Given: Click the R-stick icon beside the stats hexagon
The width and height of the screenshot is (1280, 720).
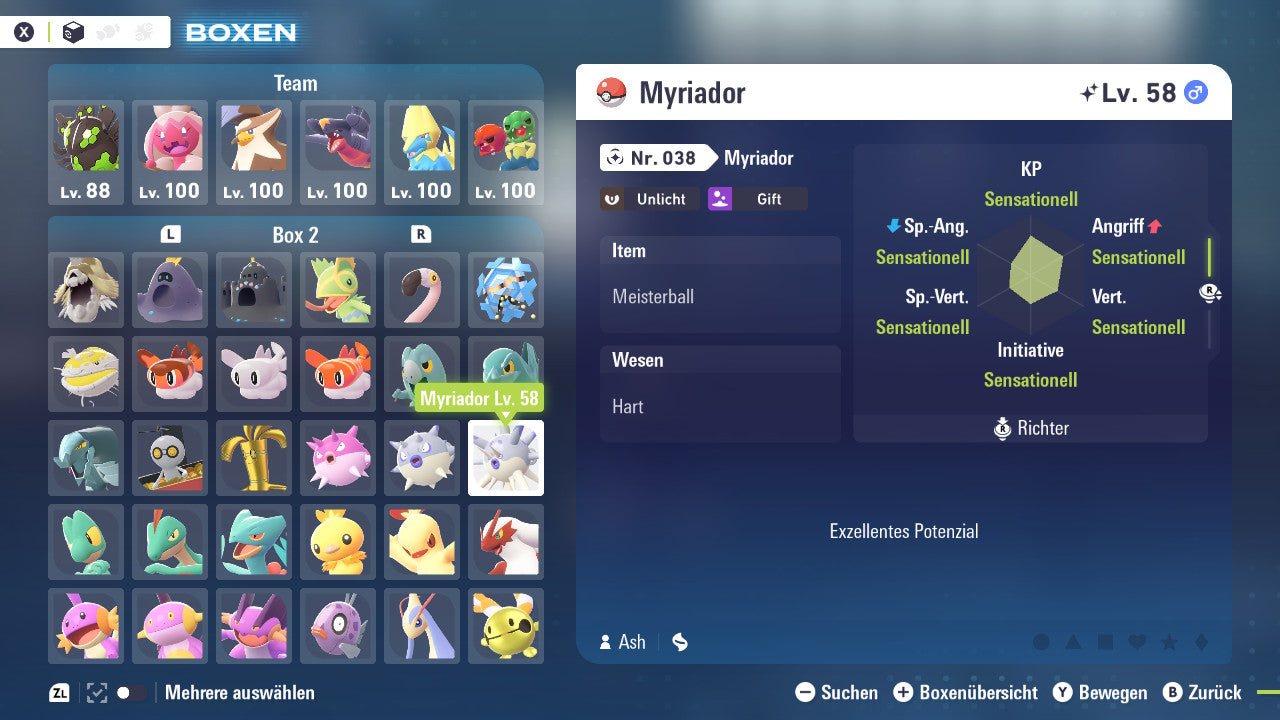Looking at the screenshot, I should (x=1211, y=292).
